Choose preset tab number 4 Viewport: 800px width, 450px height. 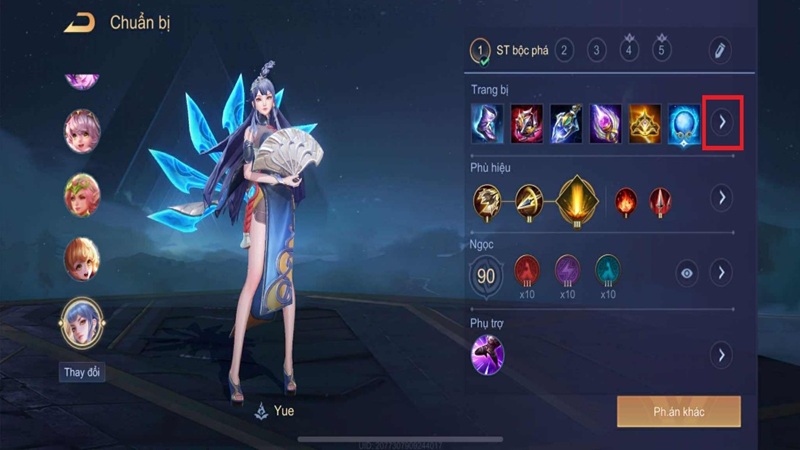629,49
